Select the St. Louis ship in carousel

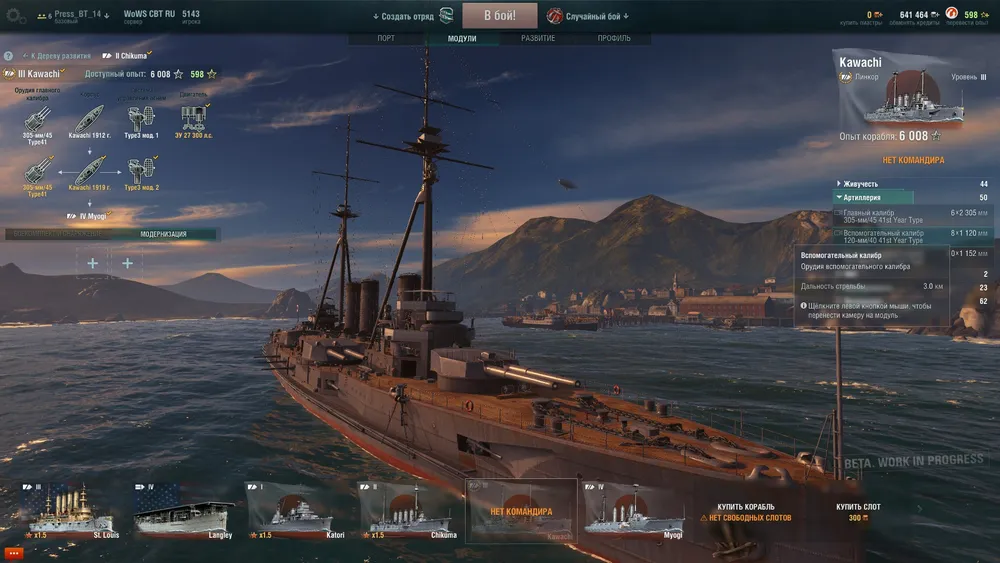click(72, 512)
